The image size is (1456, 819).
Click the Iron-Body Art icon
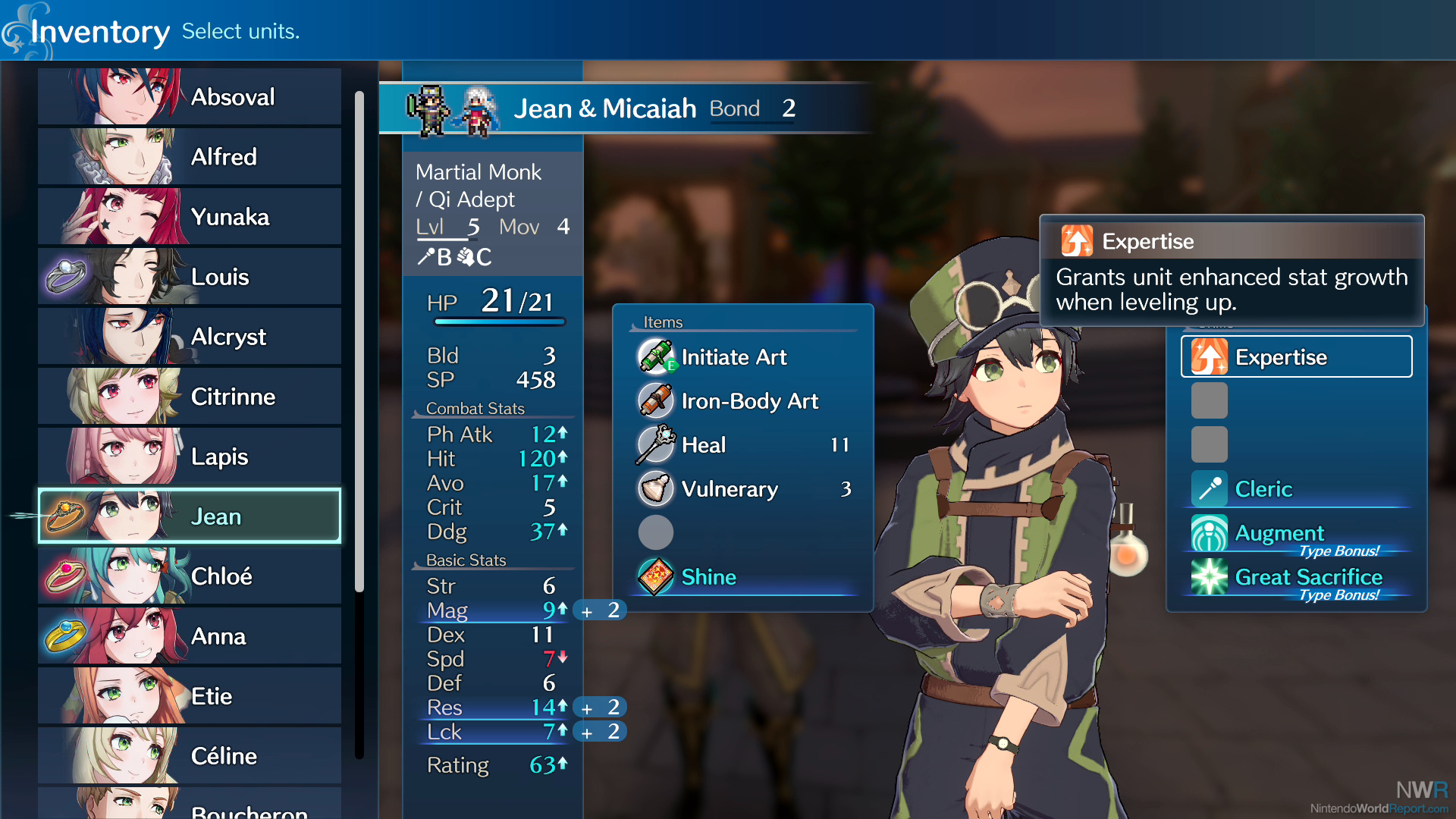(x=655, y=401)
